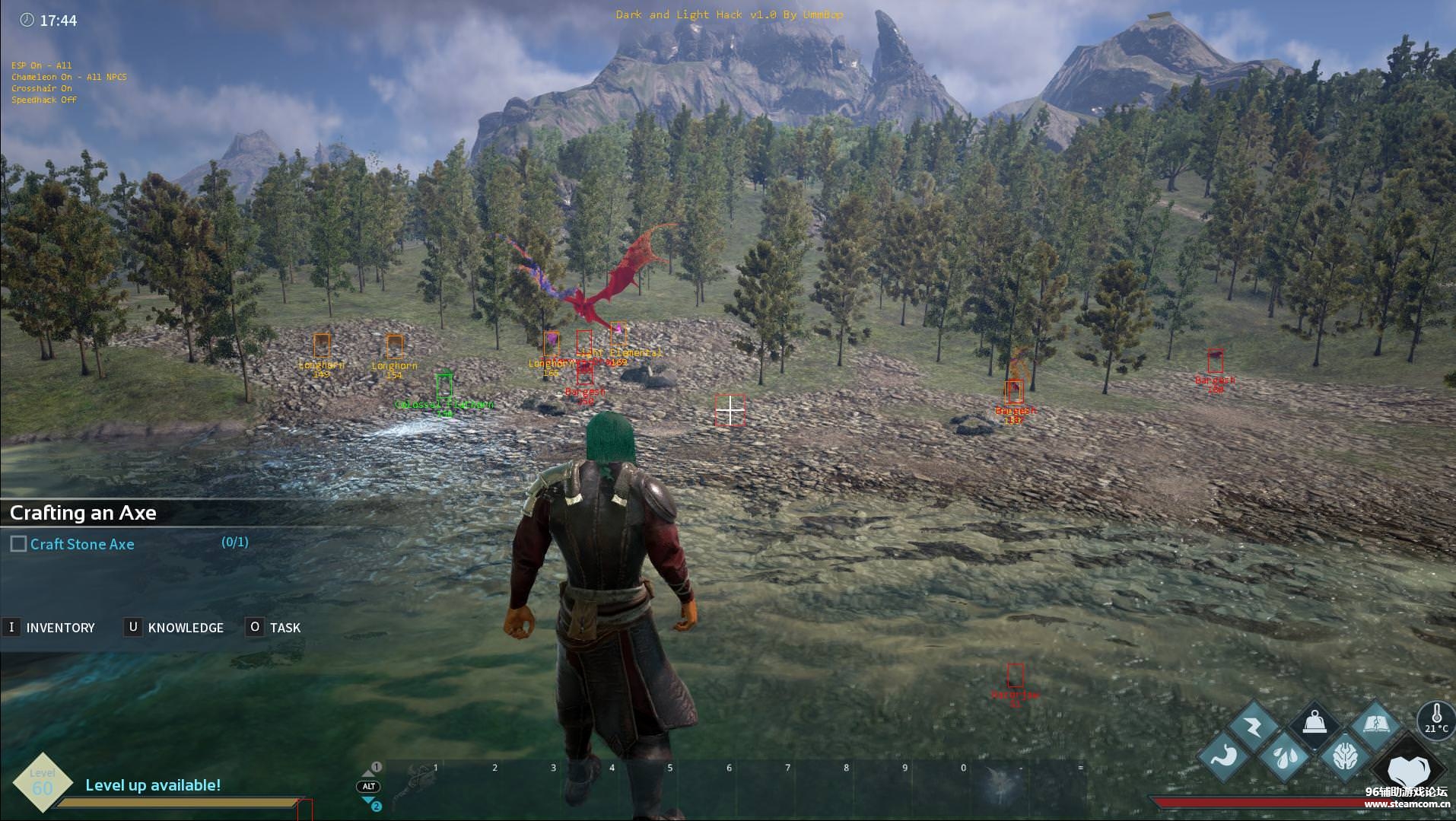1456x821 pixels.
Task: Click the stomach hunger status icon
Action: (1224, 756)
